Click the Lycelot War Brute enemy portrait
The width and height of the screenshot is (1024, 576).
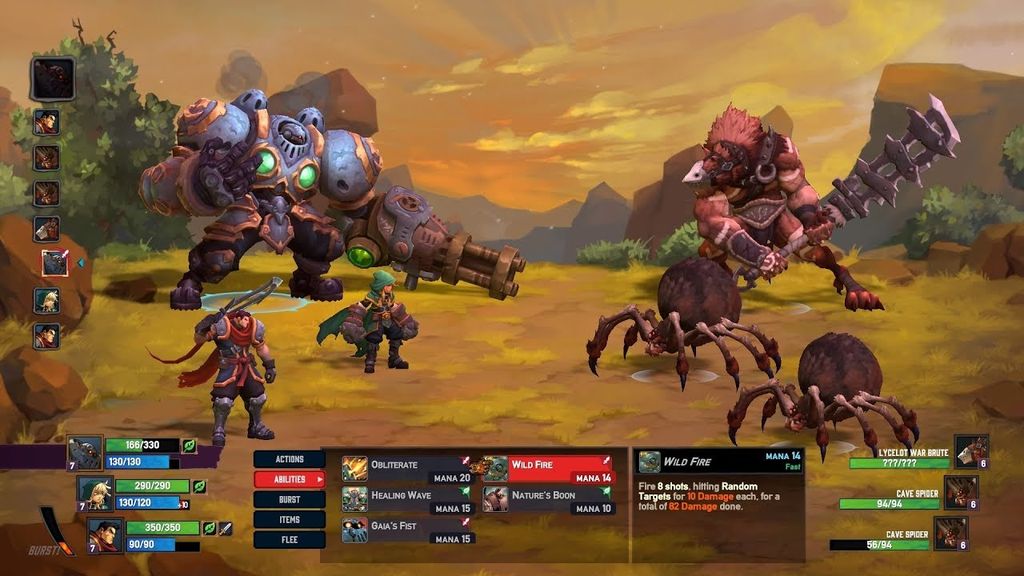click(x=970, y=451)
